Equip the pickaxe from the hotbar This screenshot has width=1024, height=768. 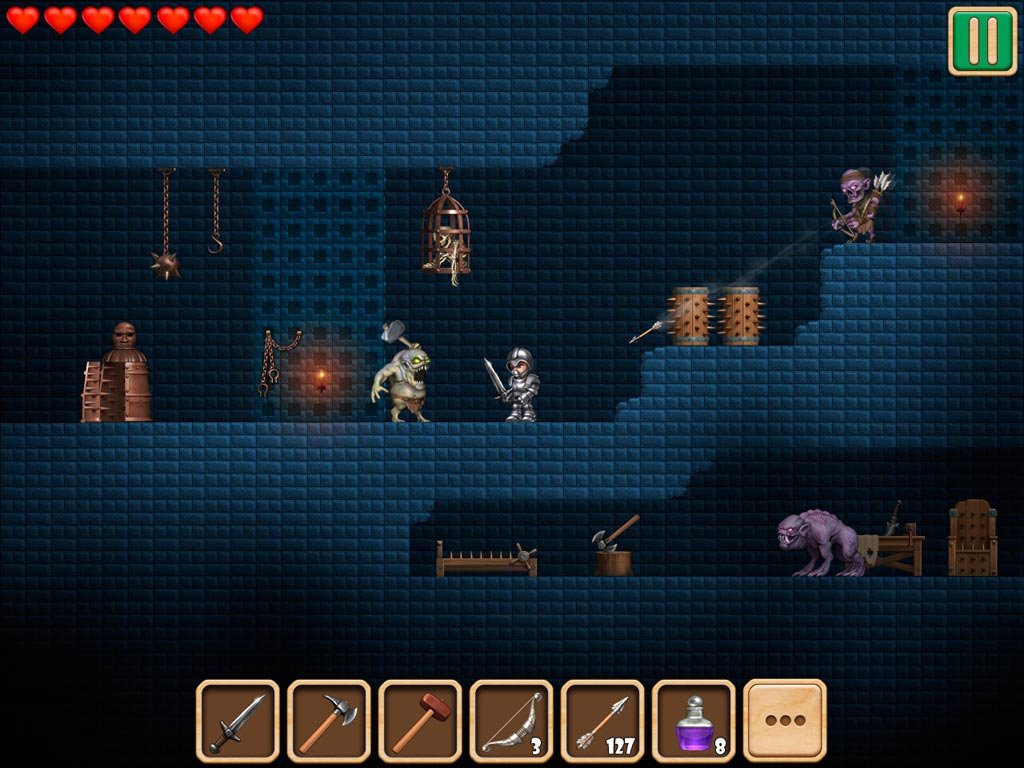tap(328, 720)
